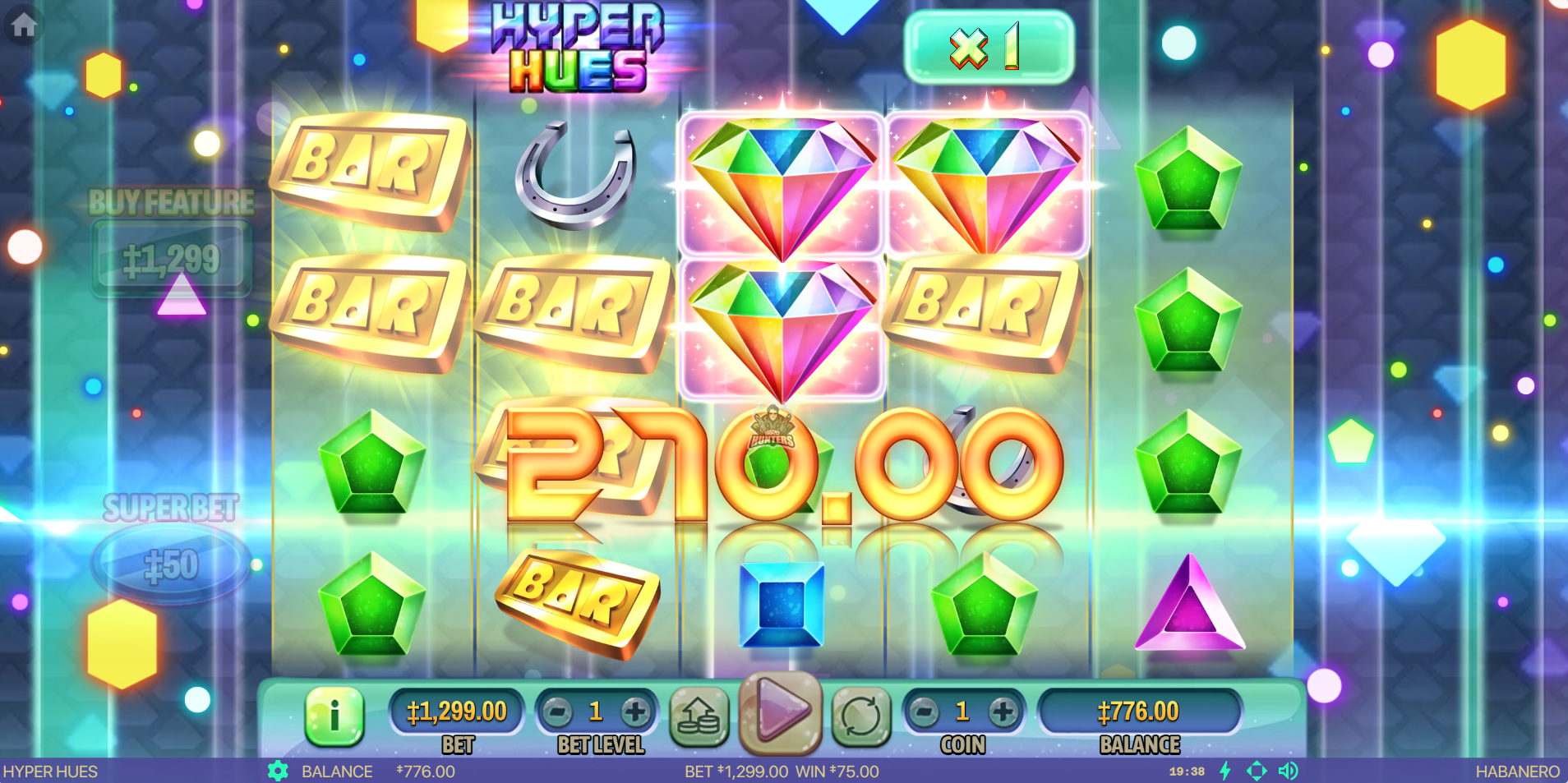Activate the Super Bet 50 button
Screen dimensions: 1568x783
tap(171, 564)
